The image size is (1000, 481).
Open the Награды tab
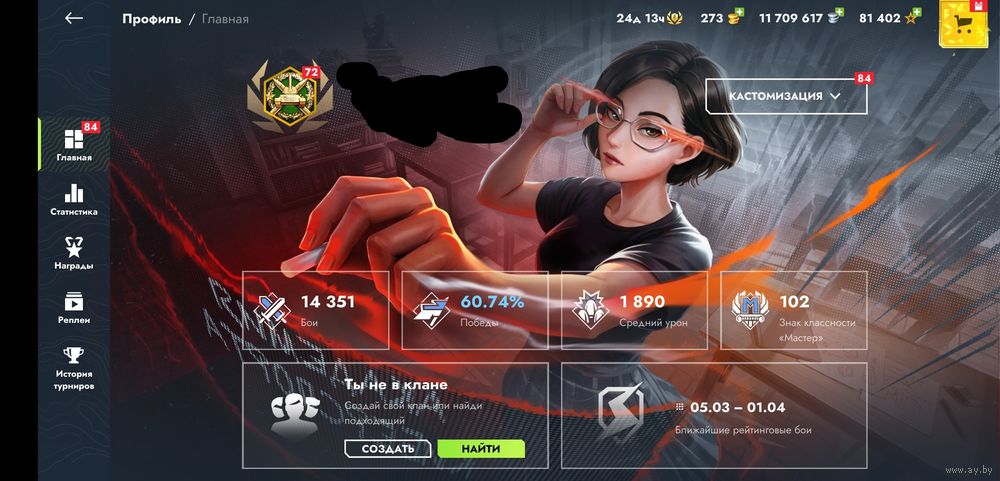[74, 253]
